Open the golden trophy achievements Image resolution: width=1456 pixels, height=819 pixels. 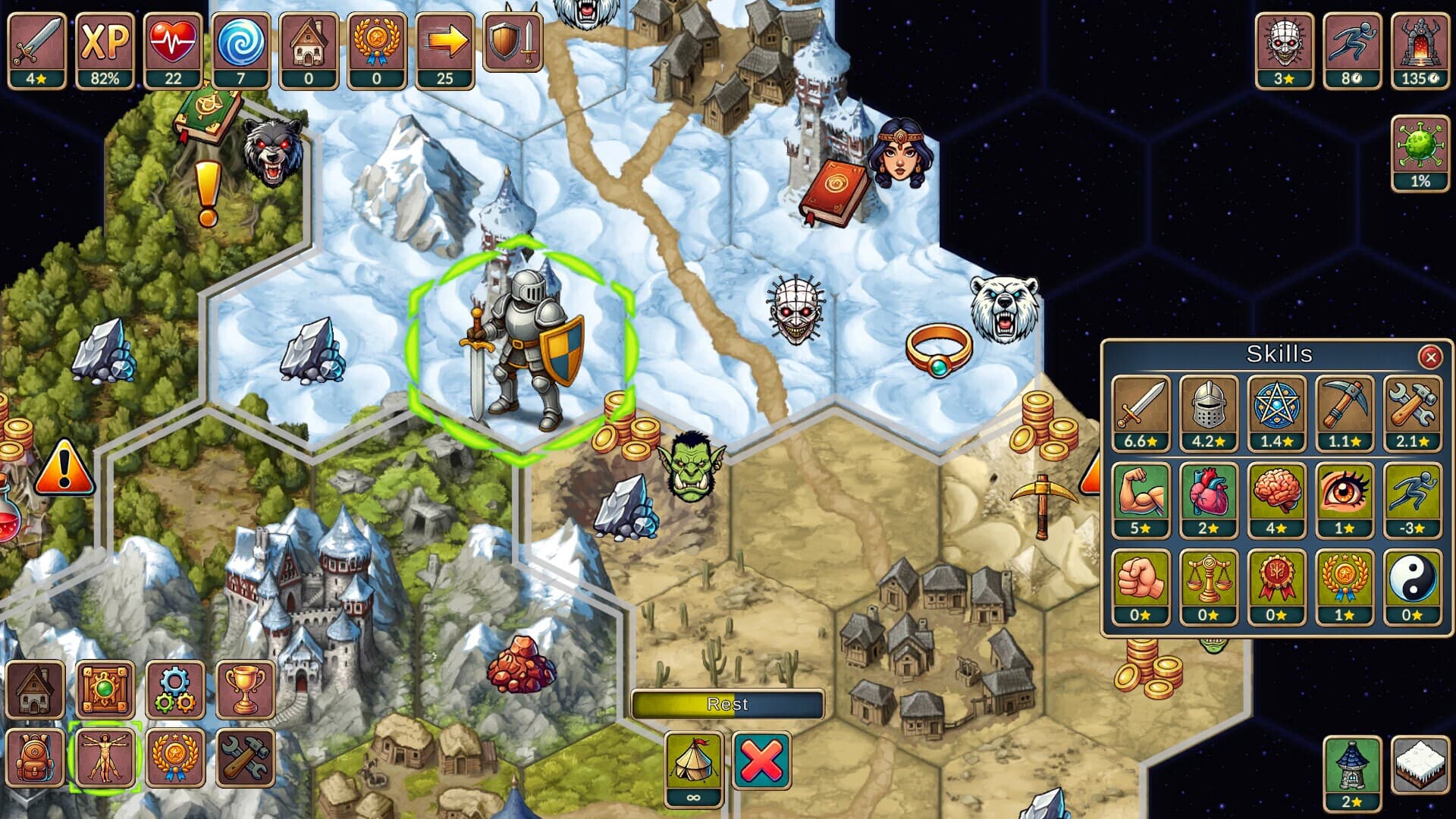click(245, 689)
